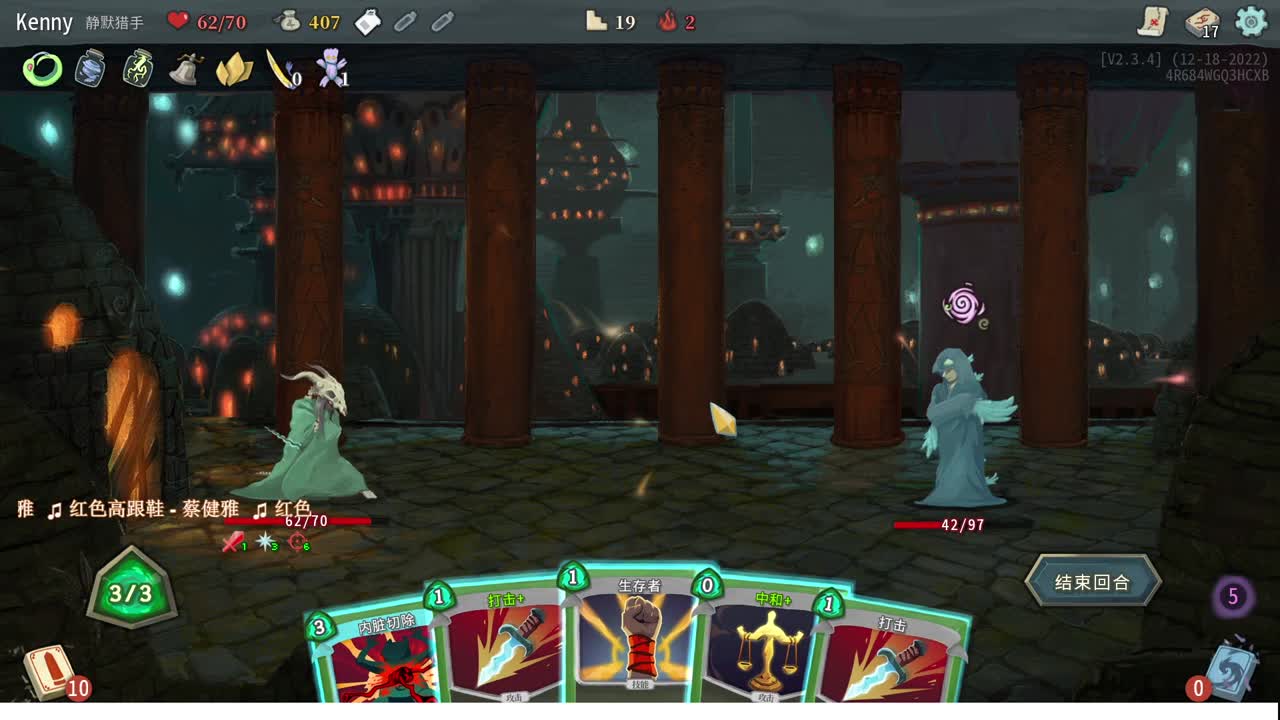Open the settings gear menu

click(x=1251, y=21)
